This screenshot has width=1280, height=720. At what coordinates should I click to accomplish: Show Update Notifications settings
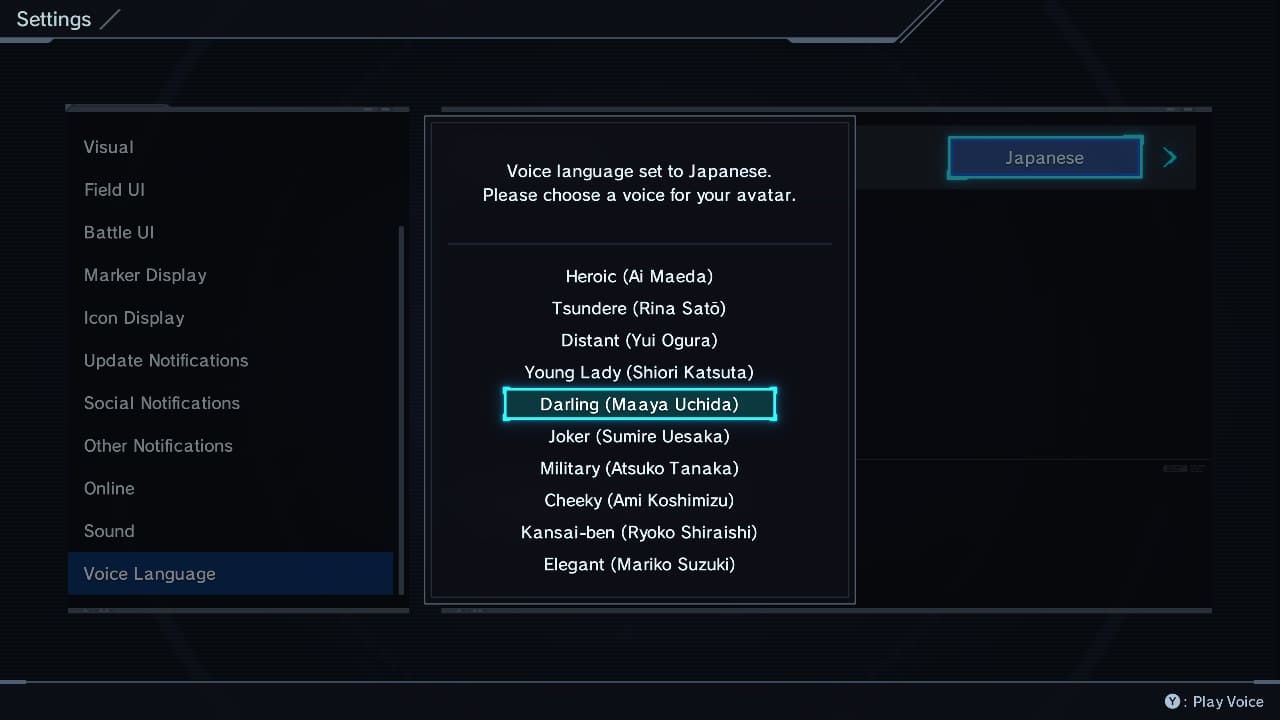coord(166,360)
